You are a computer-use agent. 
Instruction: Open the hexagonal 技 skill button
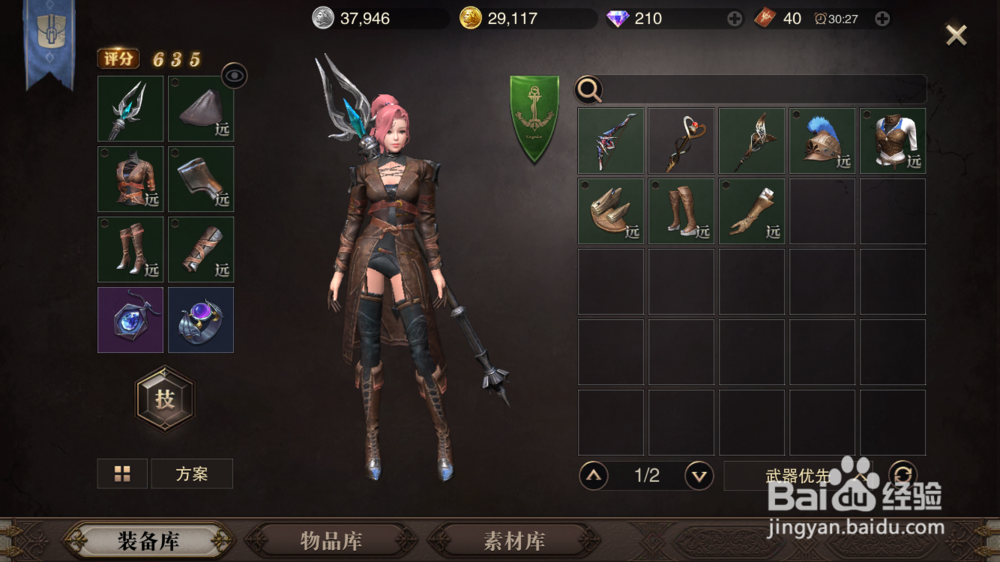click(165, 398)
